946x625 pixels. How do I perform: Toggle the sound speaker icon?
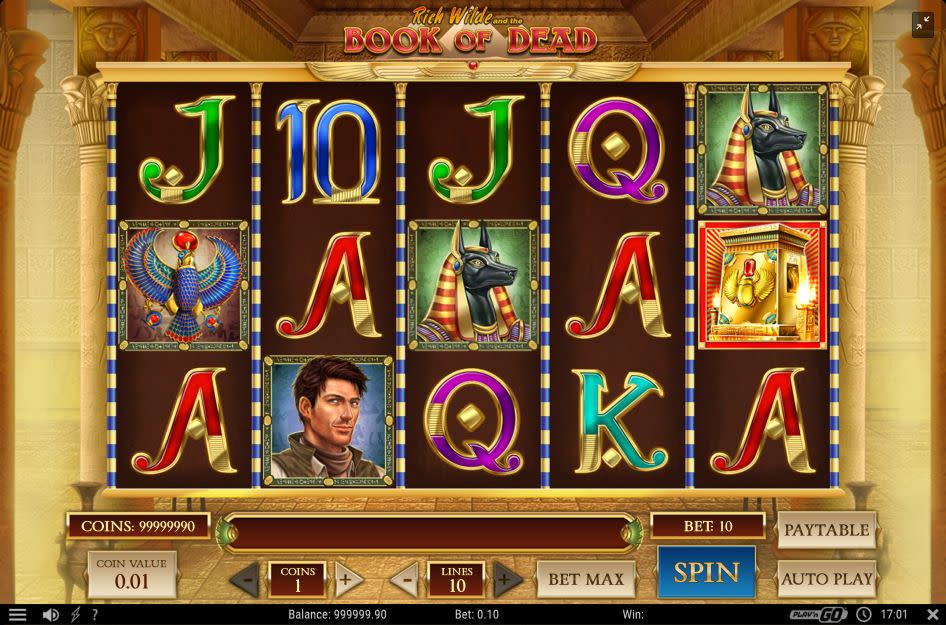[50, 614]
